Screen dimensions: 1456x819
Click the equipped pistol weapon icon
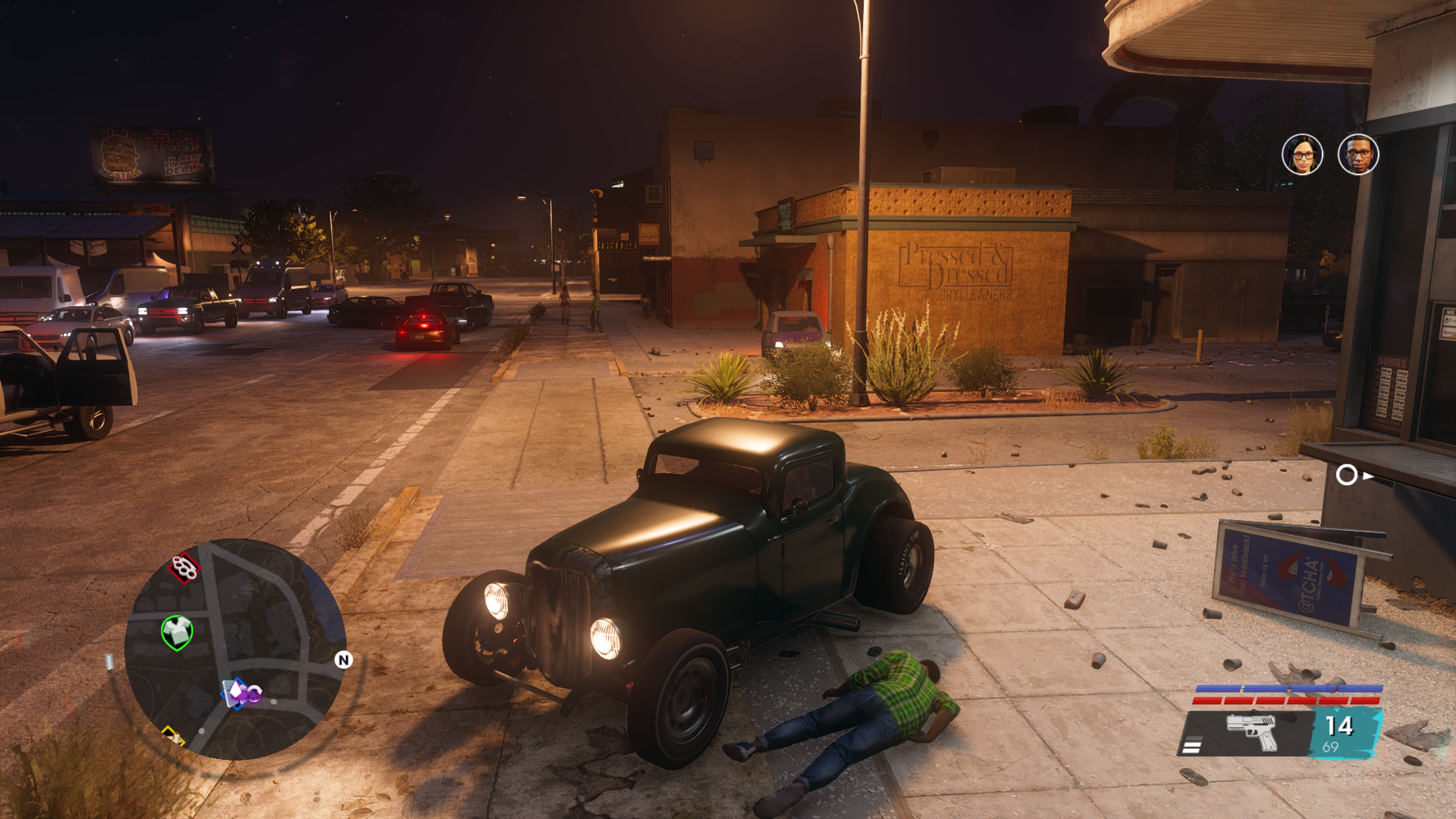click(x=1252, y=732)
